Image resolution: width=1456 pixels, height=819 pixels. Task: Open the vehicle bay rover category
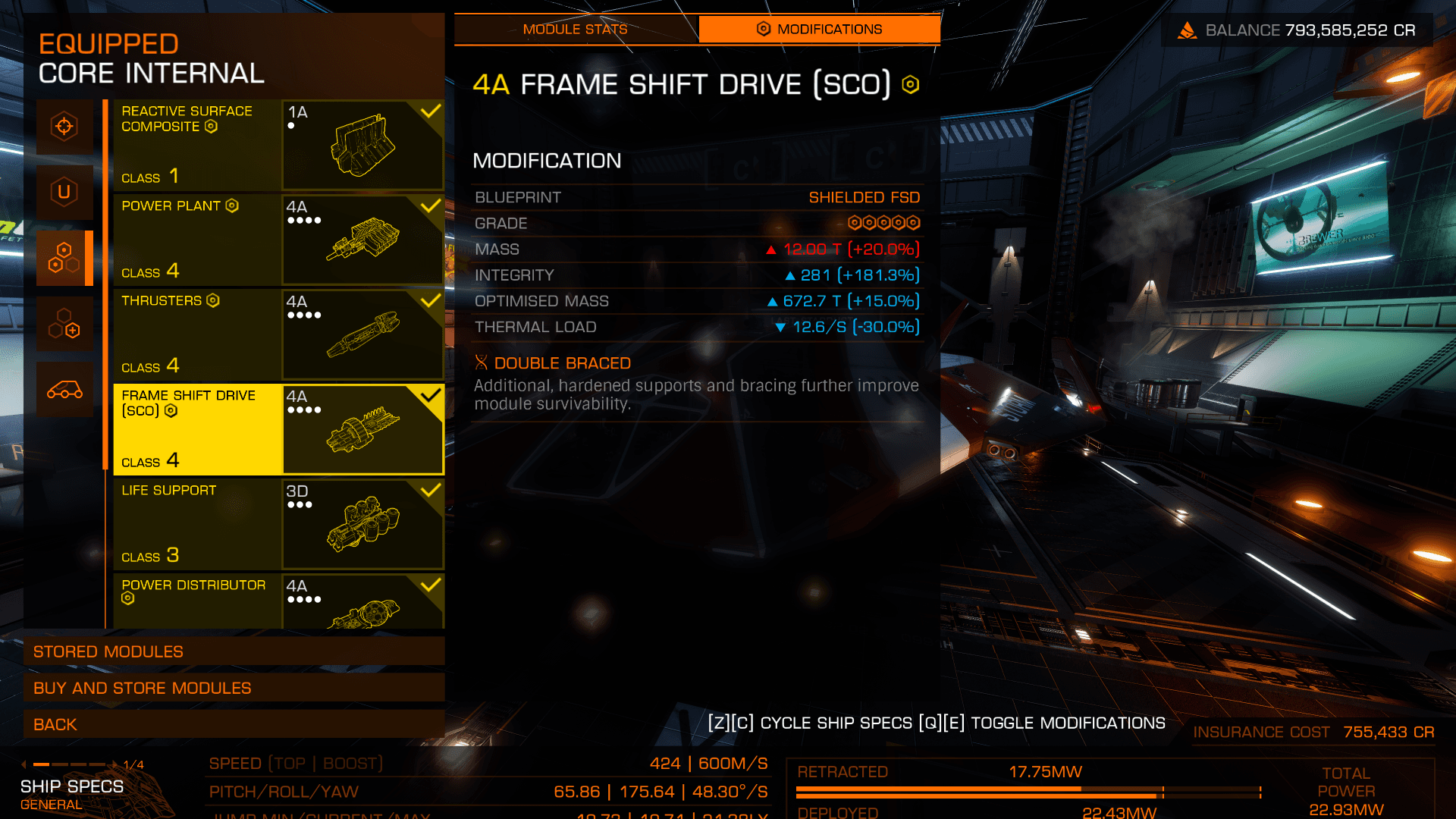tap(64, 390)
